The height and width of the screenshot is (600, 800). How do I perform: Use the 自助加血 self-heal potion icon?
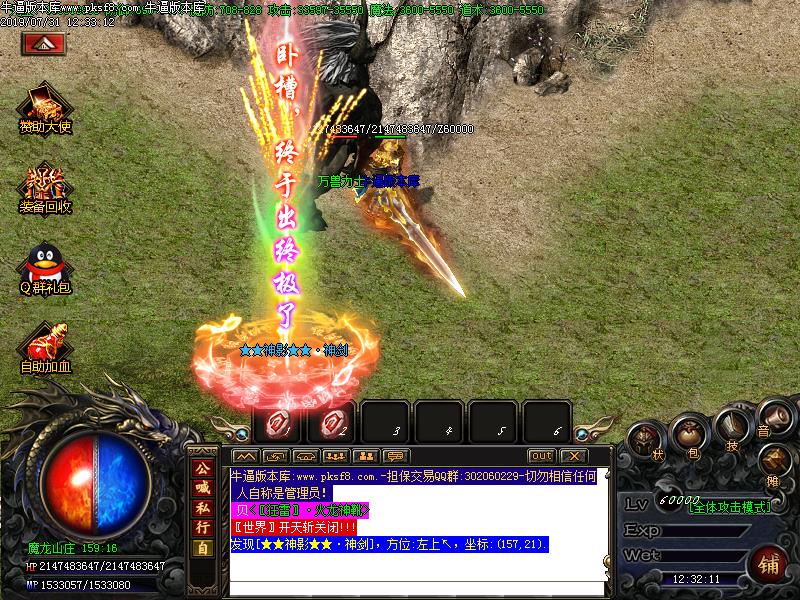[46, 343]
